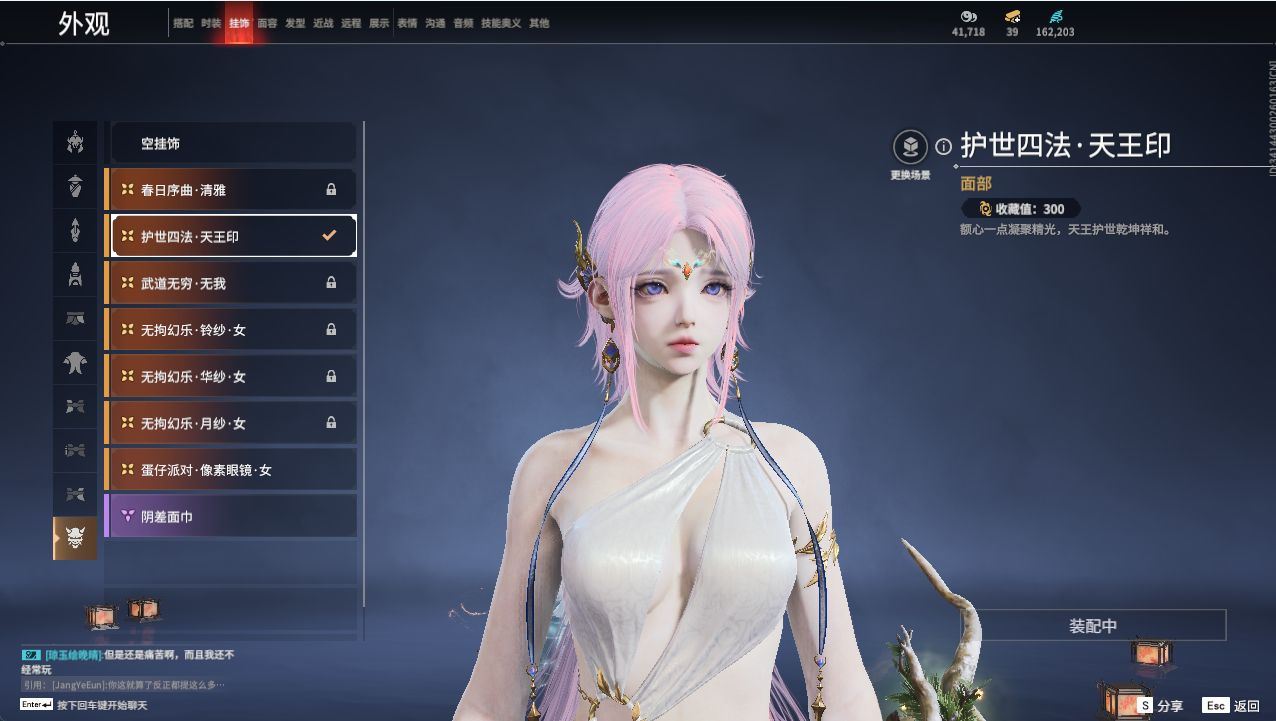The height and width of the screenshot is (721, 1276).
Task: Go to the 表情 emote tab
Action: [407, 23]
